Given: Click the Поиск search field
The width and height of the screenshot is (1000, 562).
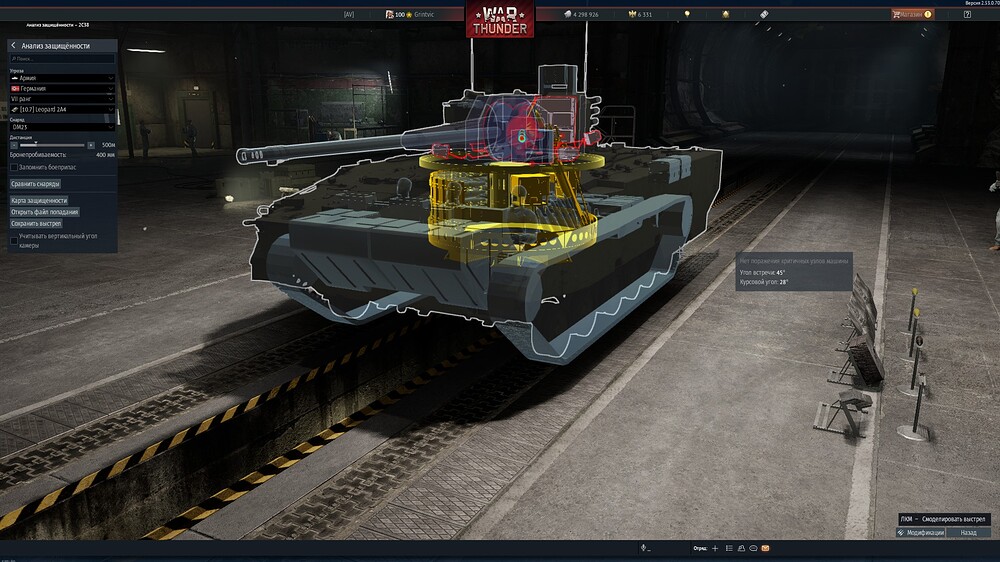Looking at the screenshot, I should pos(62,59).
